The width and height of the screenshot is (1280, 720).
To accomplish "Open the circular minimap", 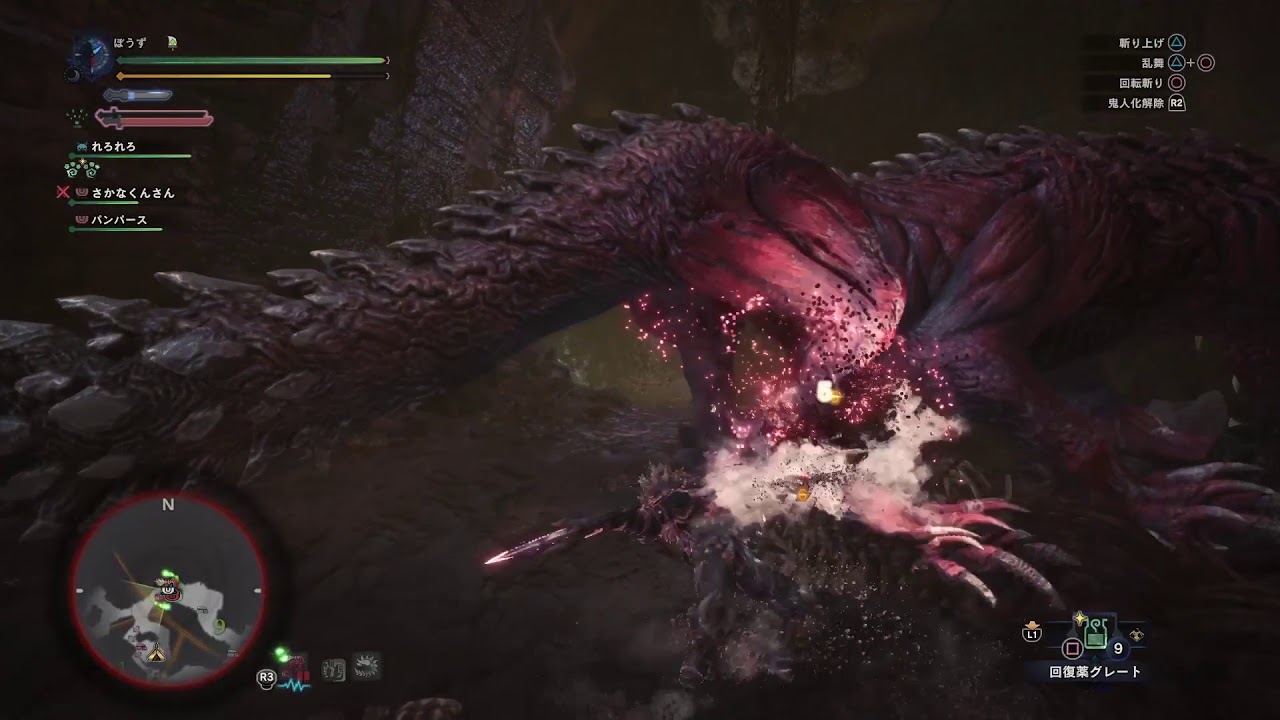I will [x=168, y=590].
